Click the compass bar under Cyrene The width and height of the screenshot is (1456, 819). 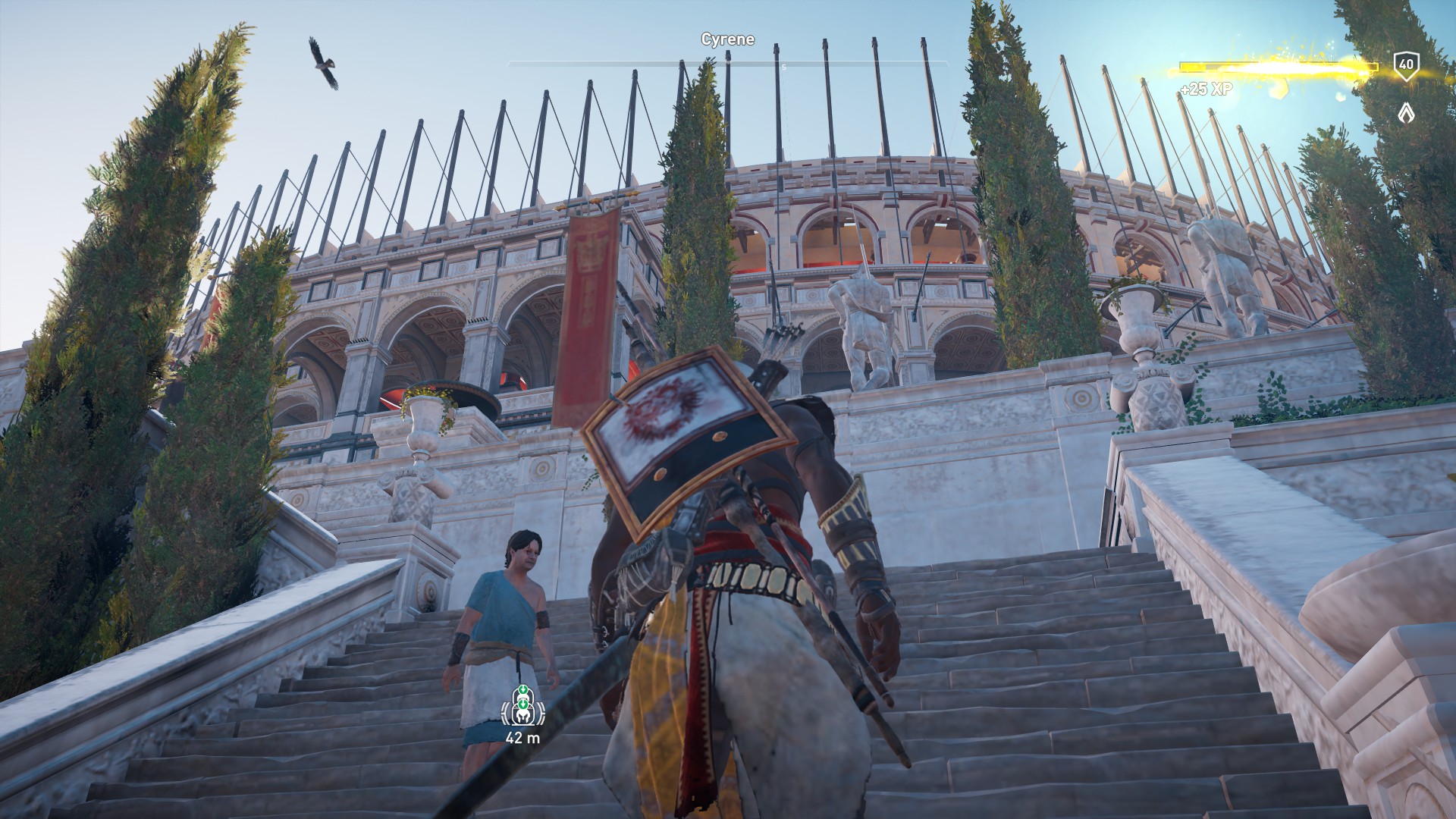[727, 64]
